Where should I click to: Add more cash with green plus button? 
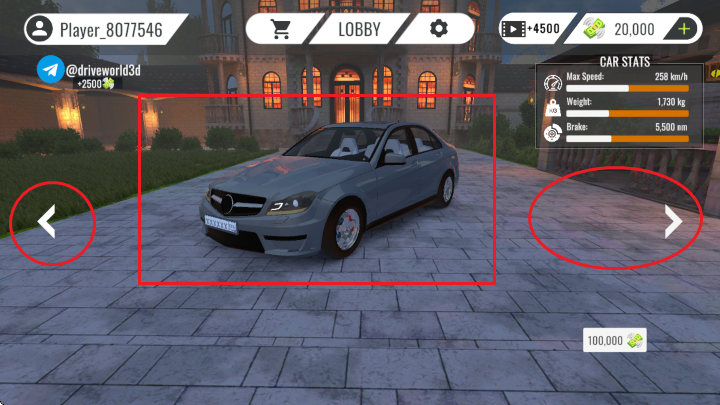pyautogui.click(x=684, y=29)
